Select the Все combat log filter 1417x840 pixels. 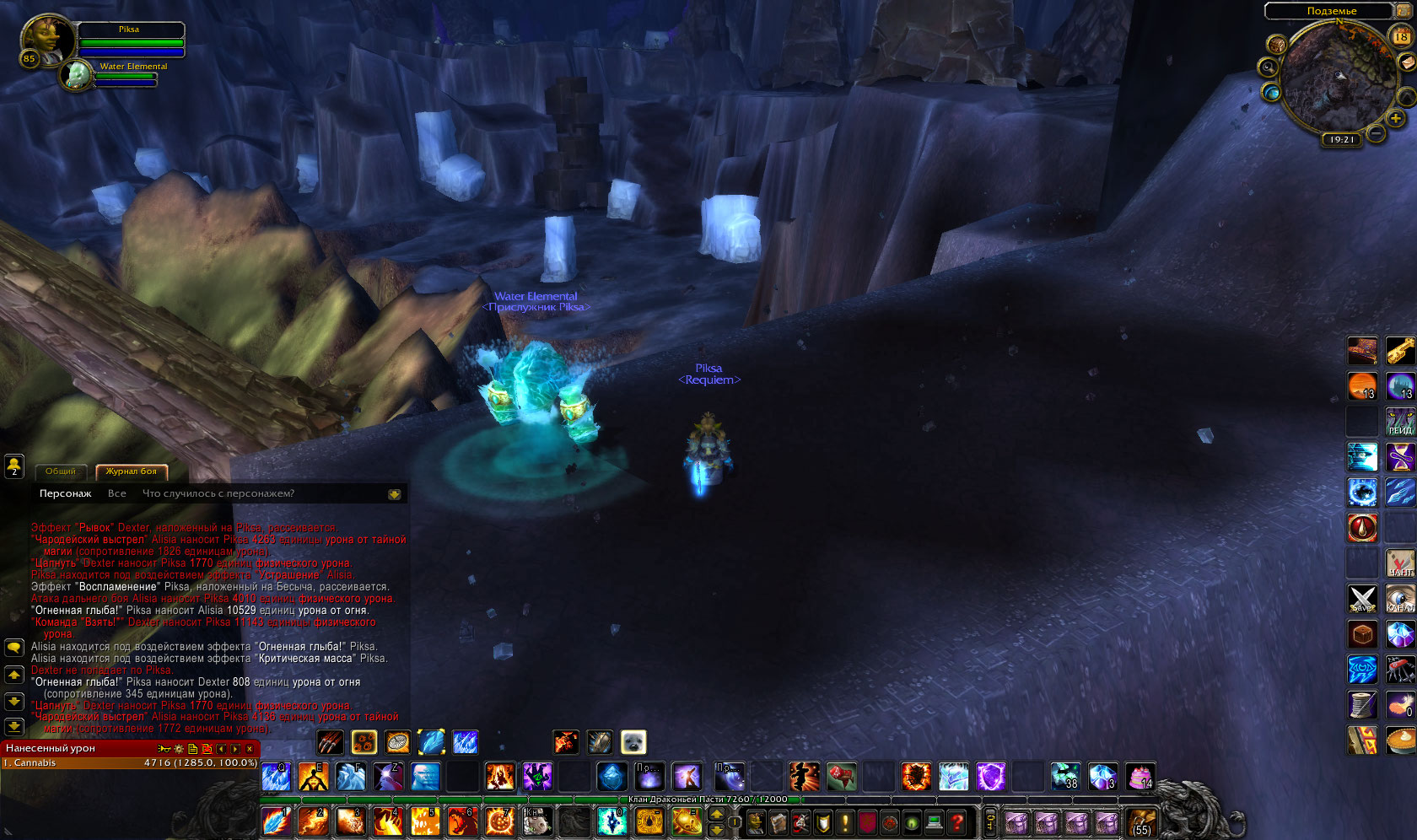click(x=116, y=493)
